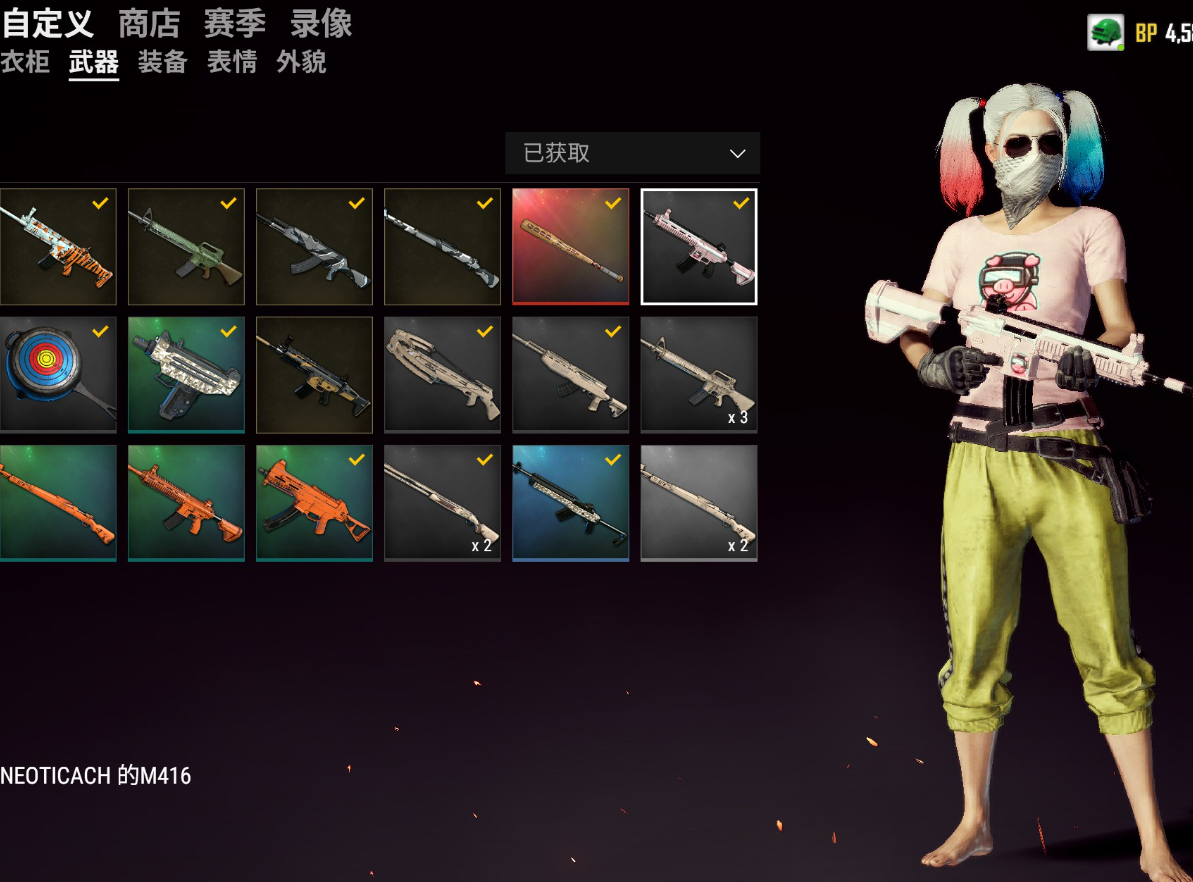
Task: Switch to the 装备 equipment tab
Action: (163, 62)
